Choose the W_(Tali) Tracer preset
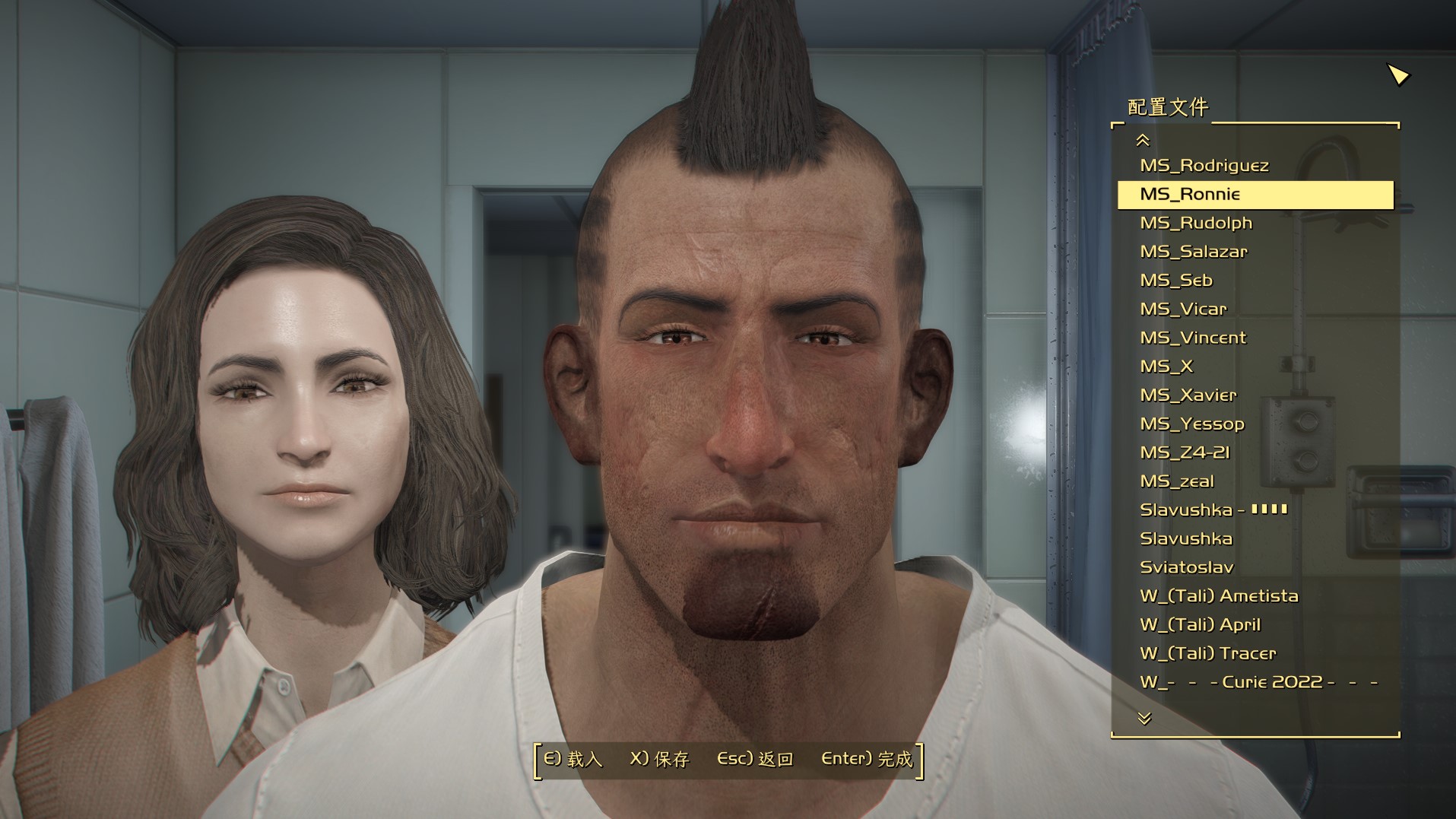The width and height of the screenshot is (1456, 819). 1207,653
